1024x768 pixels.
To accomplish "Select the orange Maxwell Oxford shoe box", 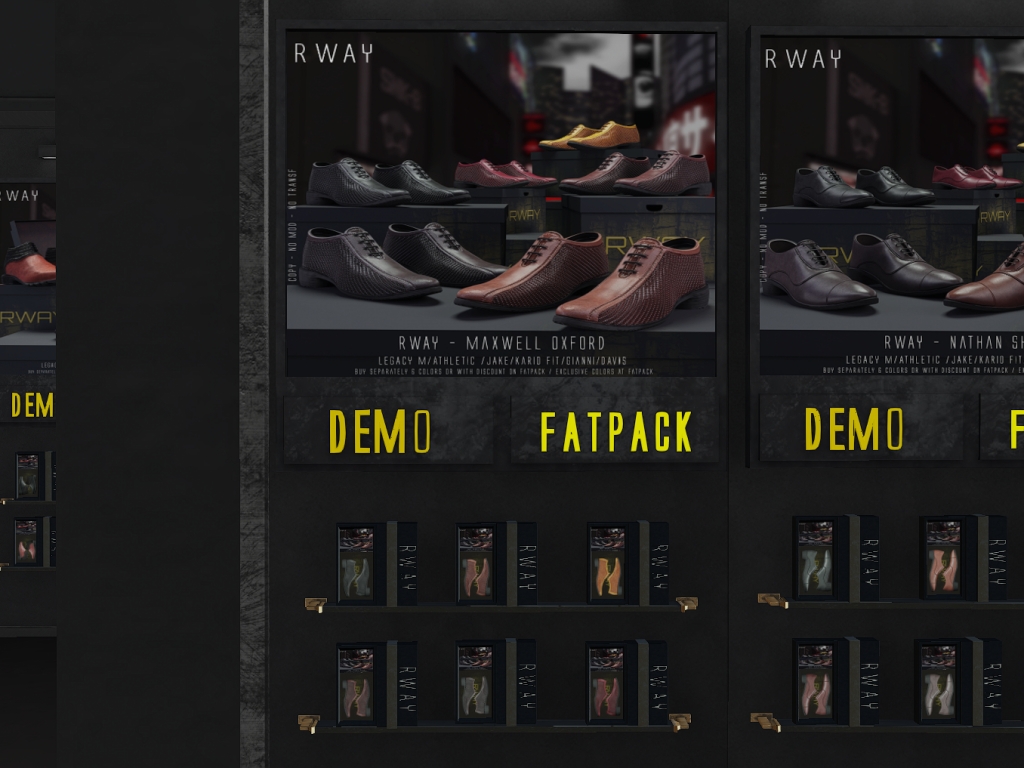I will click(x=607, y=564).
